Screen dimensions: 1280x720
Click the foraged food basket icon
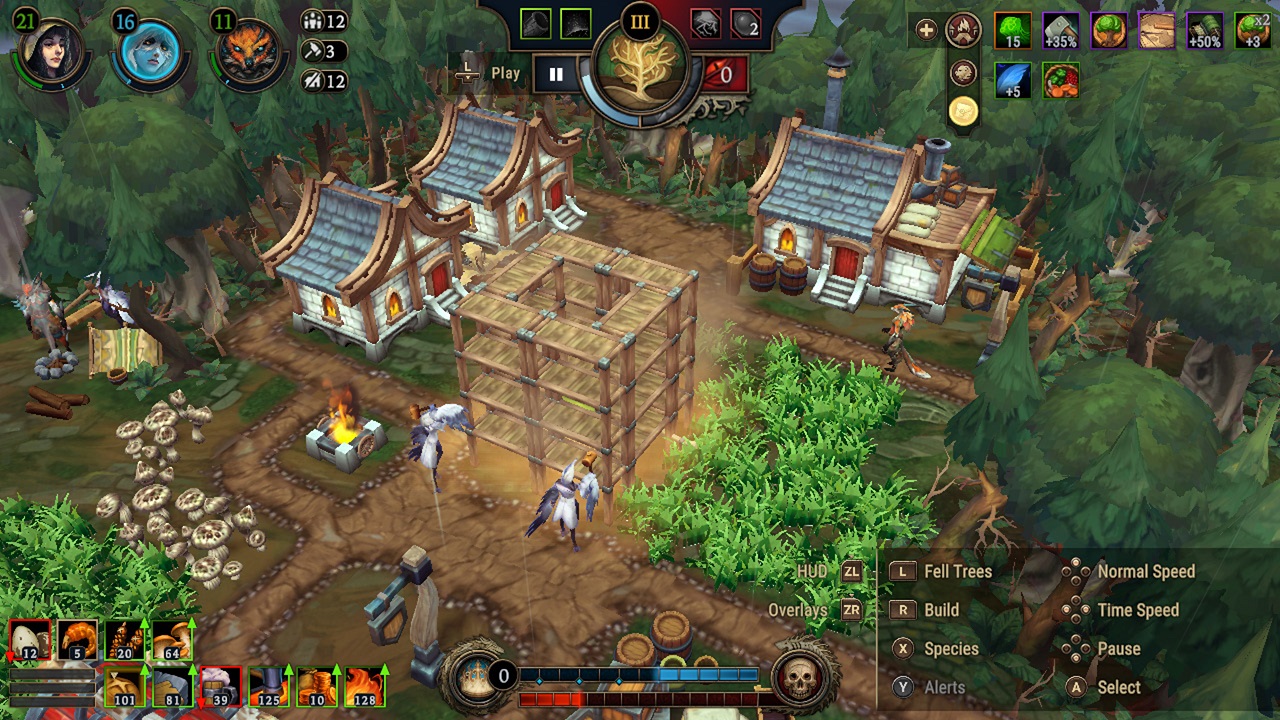pyautogui.click(x=1059, y=80)
